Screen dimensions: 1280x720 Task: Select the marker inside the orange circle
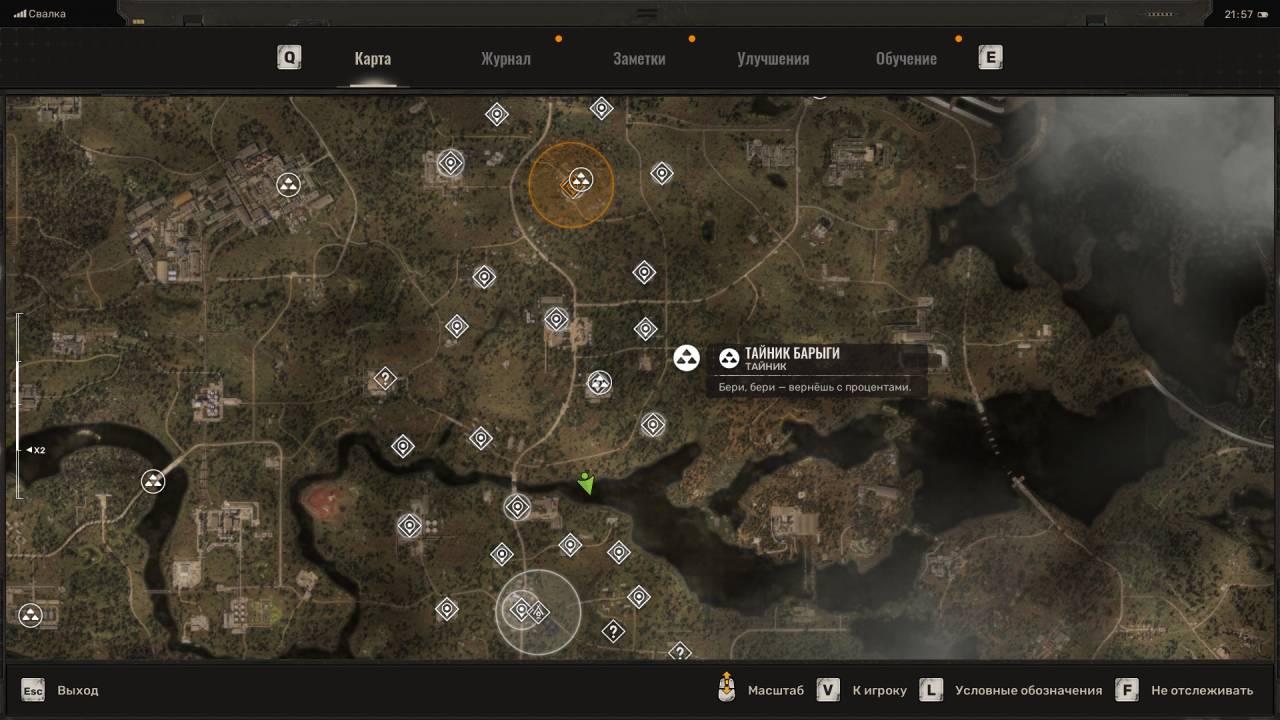pyautogui.click(x=579, y=181)
